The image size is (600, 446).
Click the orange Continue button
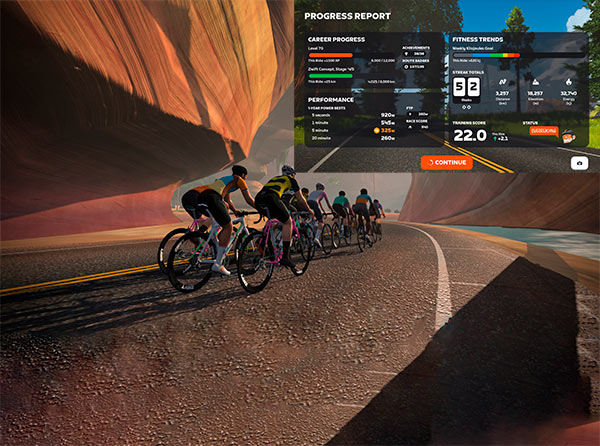446,162
